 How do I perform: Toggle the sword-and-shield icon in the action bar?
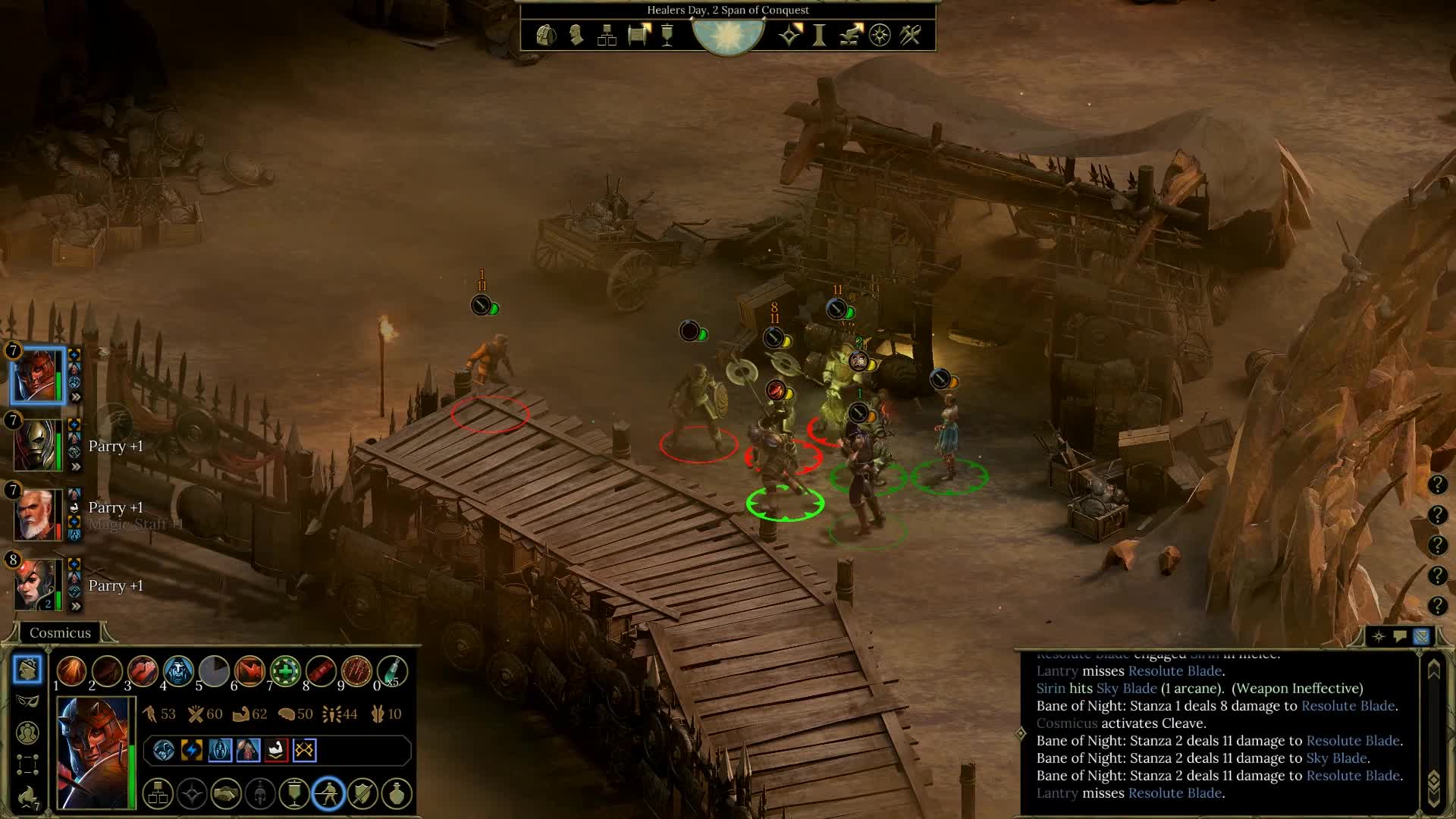tap(362, 794)
